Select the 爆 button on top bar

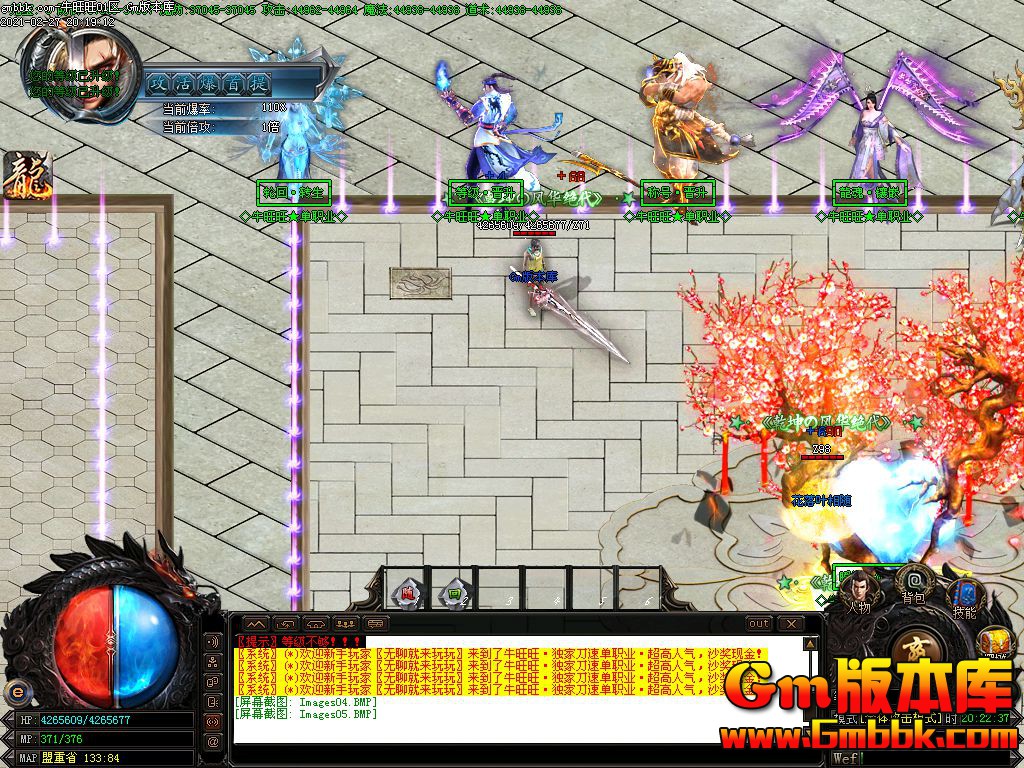tap(209, 83)
